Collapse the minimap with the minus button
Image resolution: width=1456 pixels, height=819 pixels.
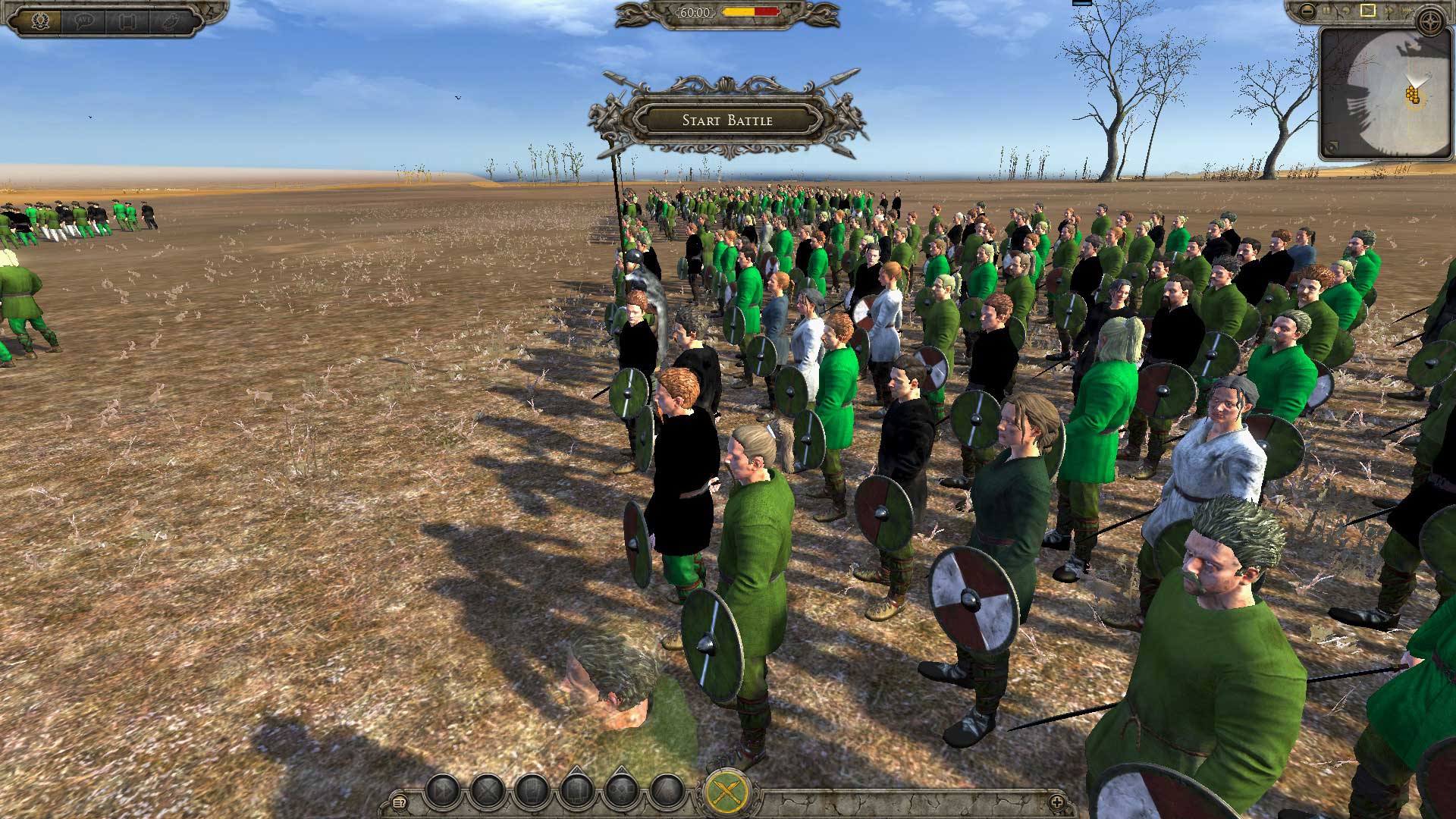tap(1307, 11)
